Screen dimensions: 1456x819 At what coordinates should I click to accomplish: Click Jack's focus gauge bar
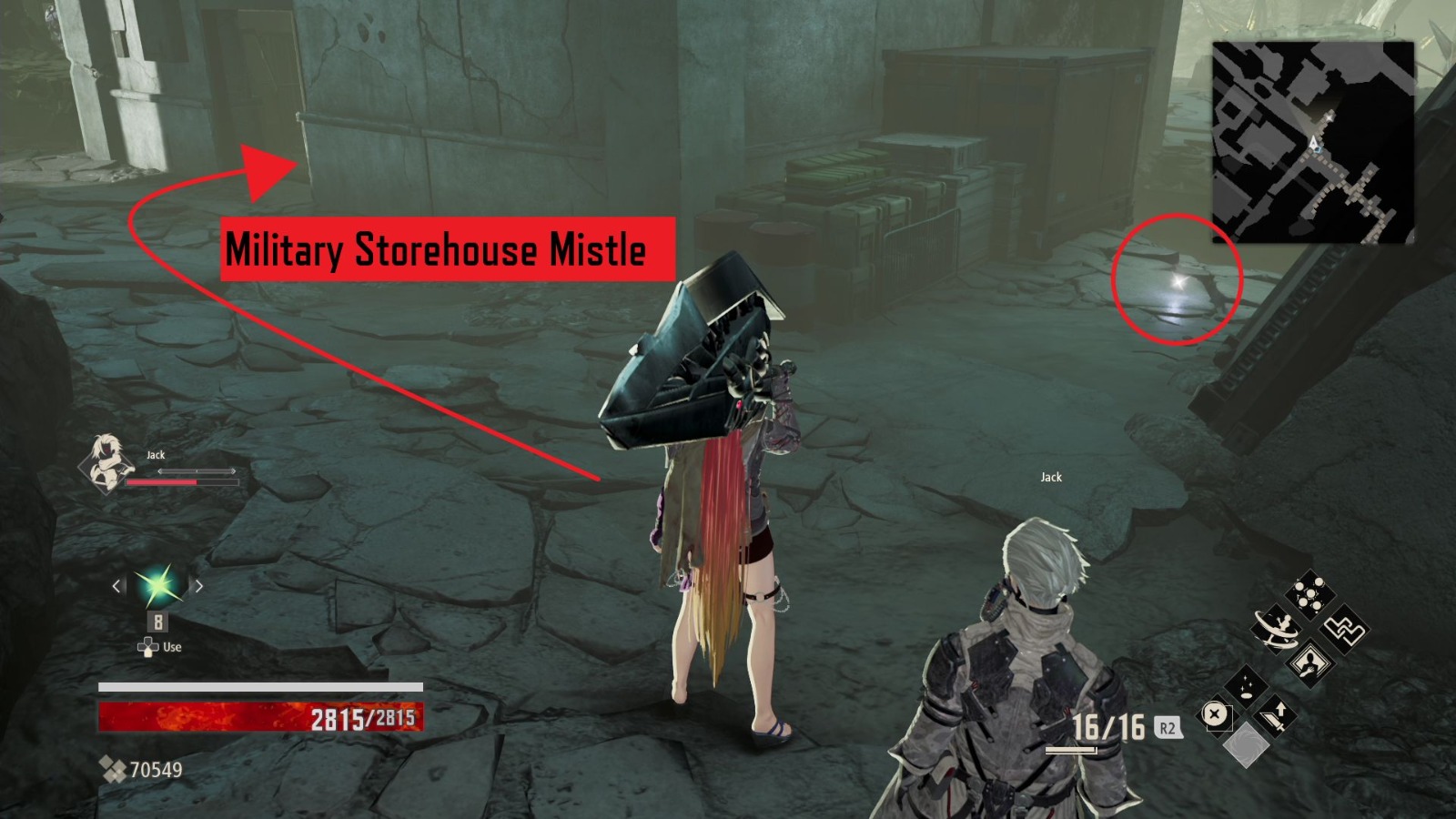pyautogui.click(x=196, y=471)
